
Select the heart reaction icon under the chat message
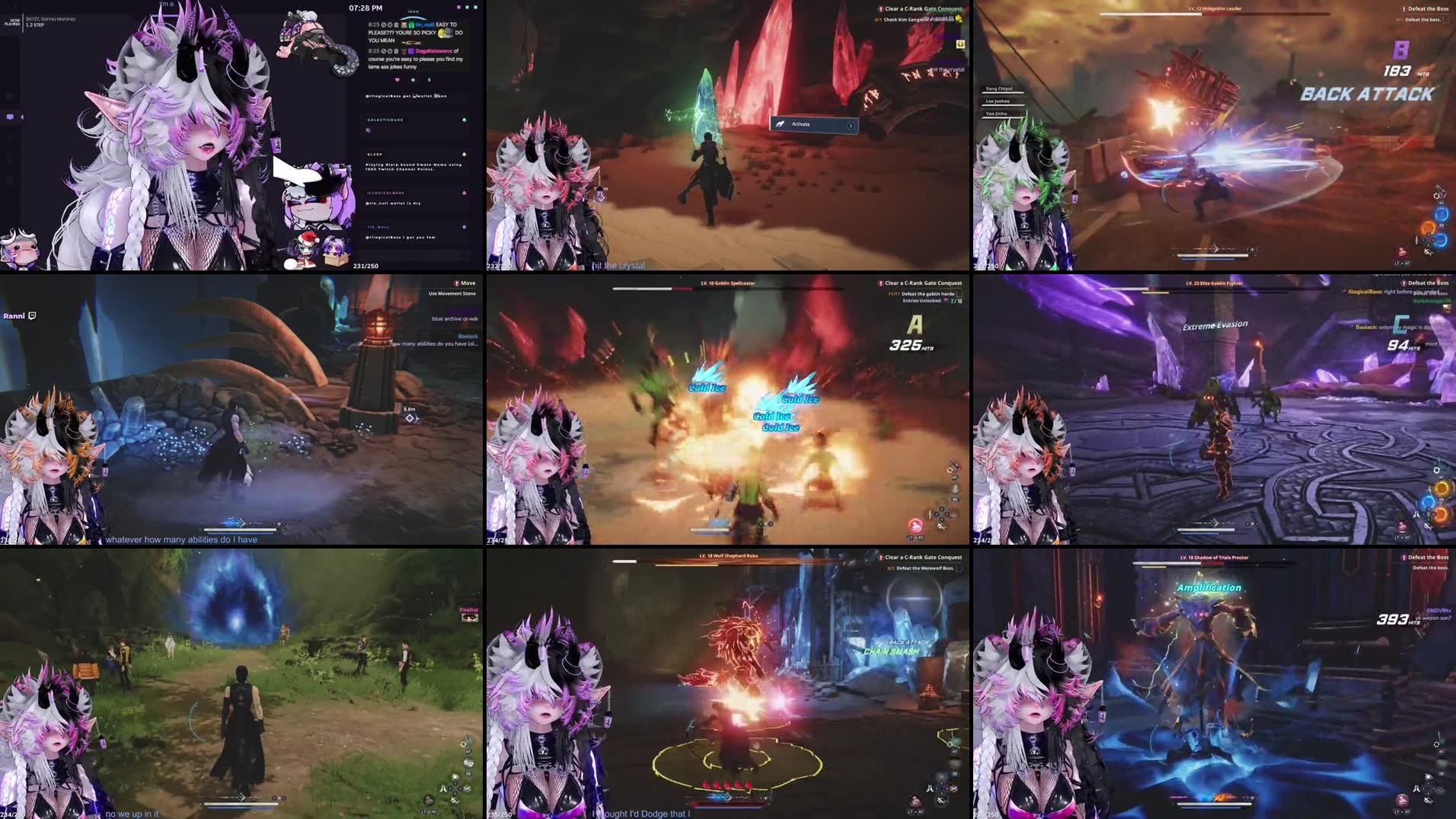tap(398, 80)
